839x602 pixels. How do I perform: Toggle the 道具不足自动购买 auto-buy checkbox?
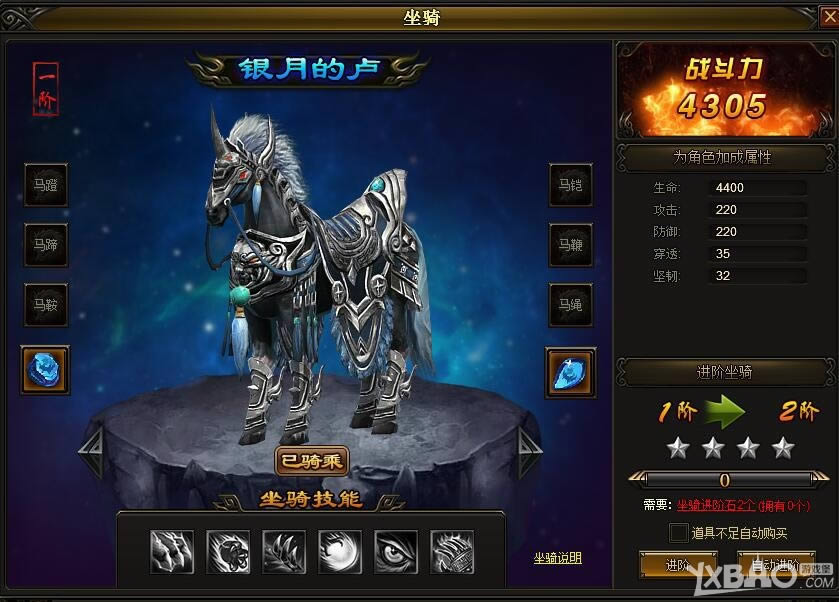679,533
